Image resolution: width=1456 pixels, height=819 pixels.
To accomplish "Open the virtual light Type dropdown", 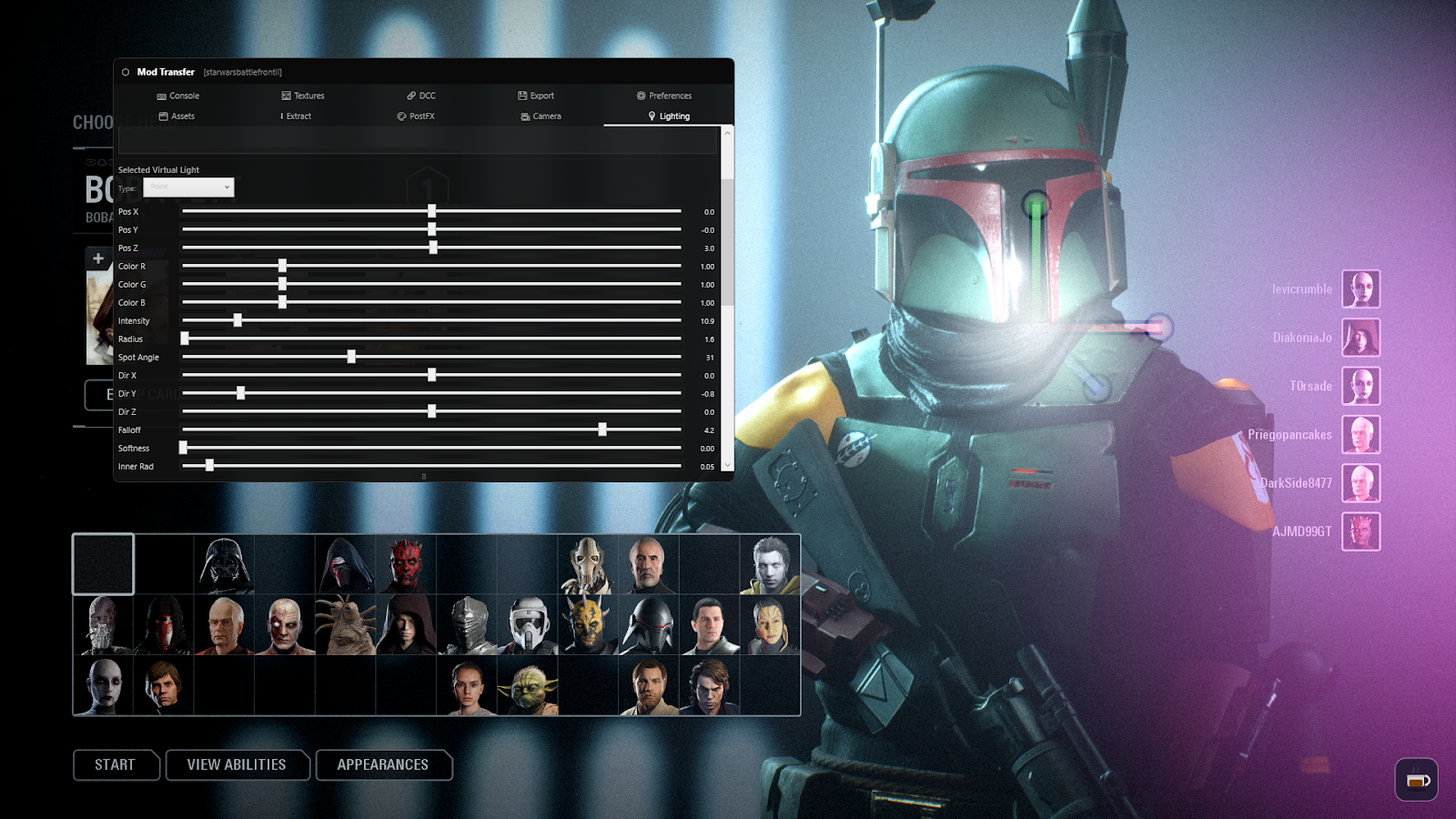I will tap(188, 187).
